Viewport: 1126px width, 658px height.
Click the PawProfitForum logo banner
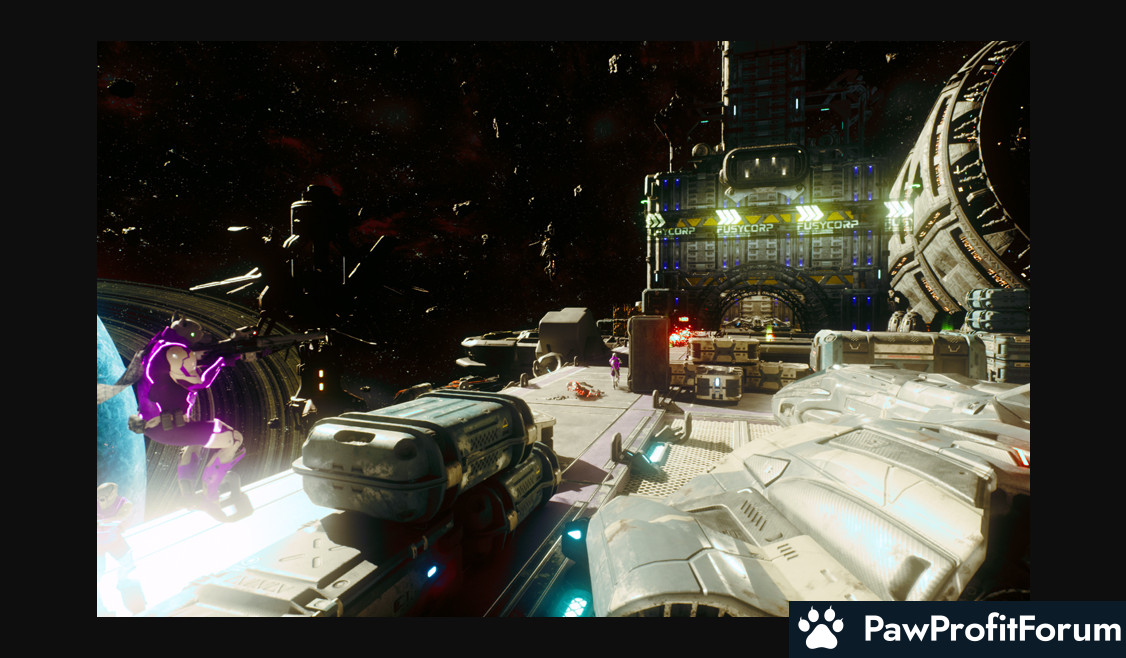point(957,629)
